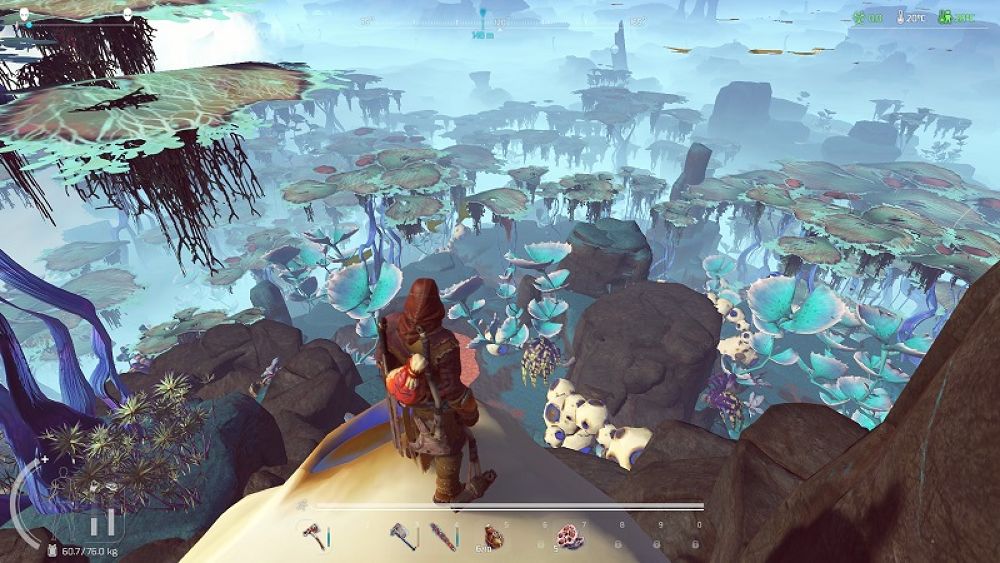Select the red-handled hatchet in the hotbar
Viewport: 1000px width, 563px height.
[x=313, y=536]
